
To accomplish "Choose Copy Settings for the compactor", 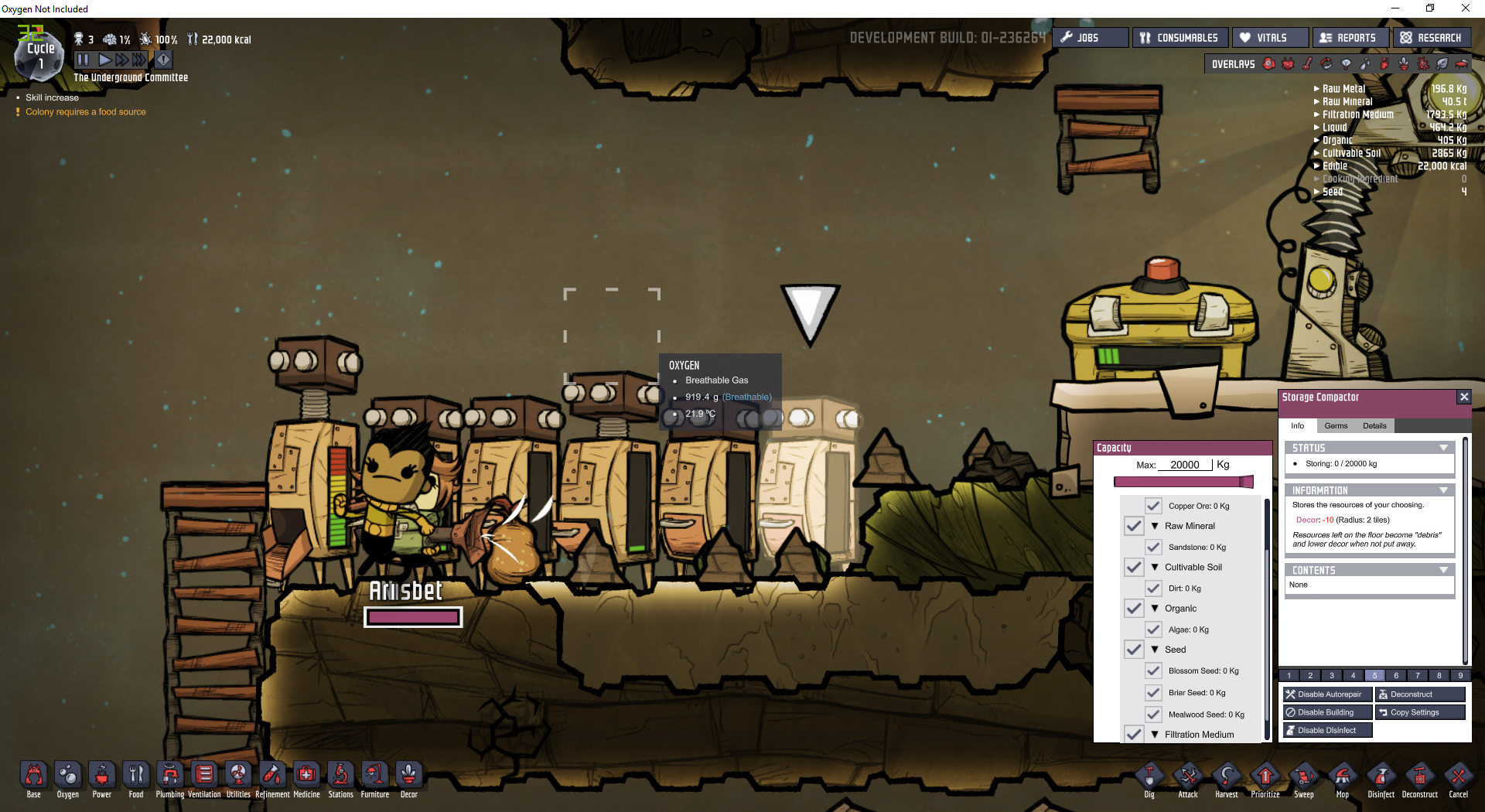I will pyautogui.click(x=1420, y=712).
